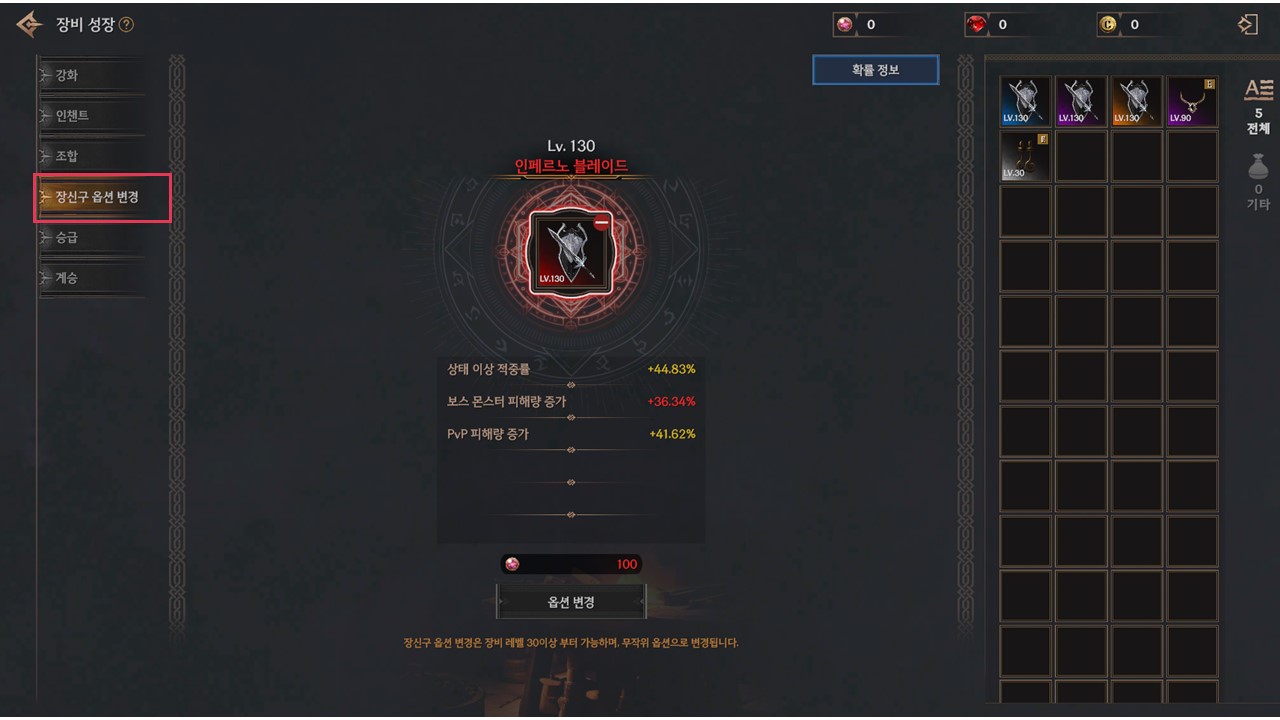This screenshot has width=1280, height=720.
Task: Select the blue LV.130 weapon in inventory
Action: pyautogui.click(x=1025, y=101)
